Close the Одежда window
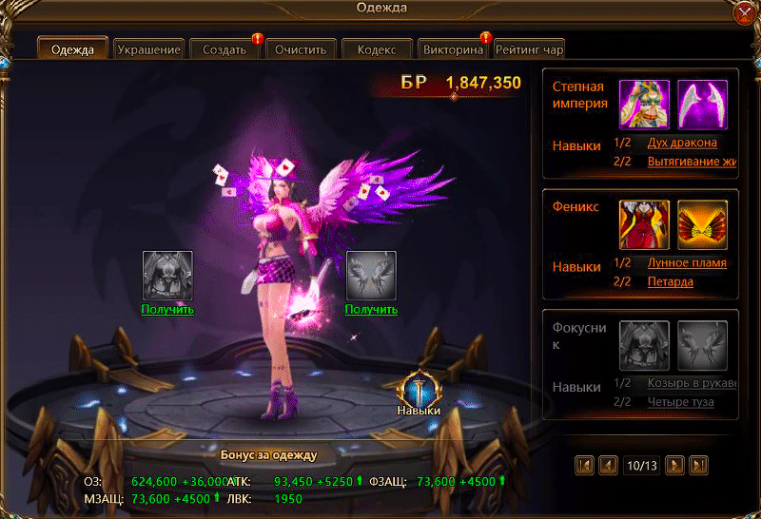Screen dimensions: 761x519 tap(744, 13)
